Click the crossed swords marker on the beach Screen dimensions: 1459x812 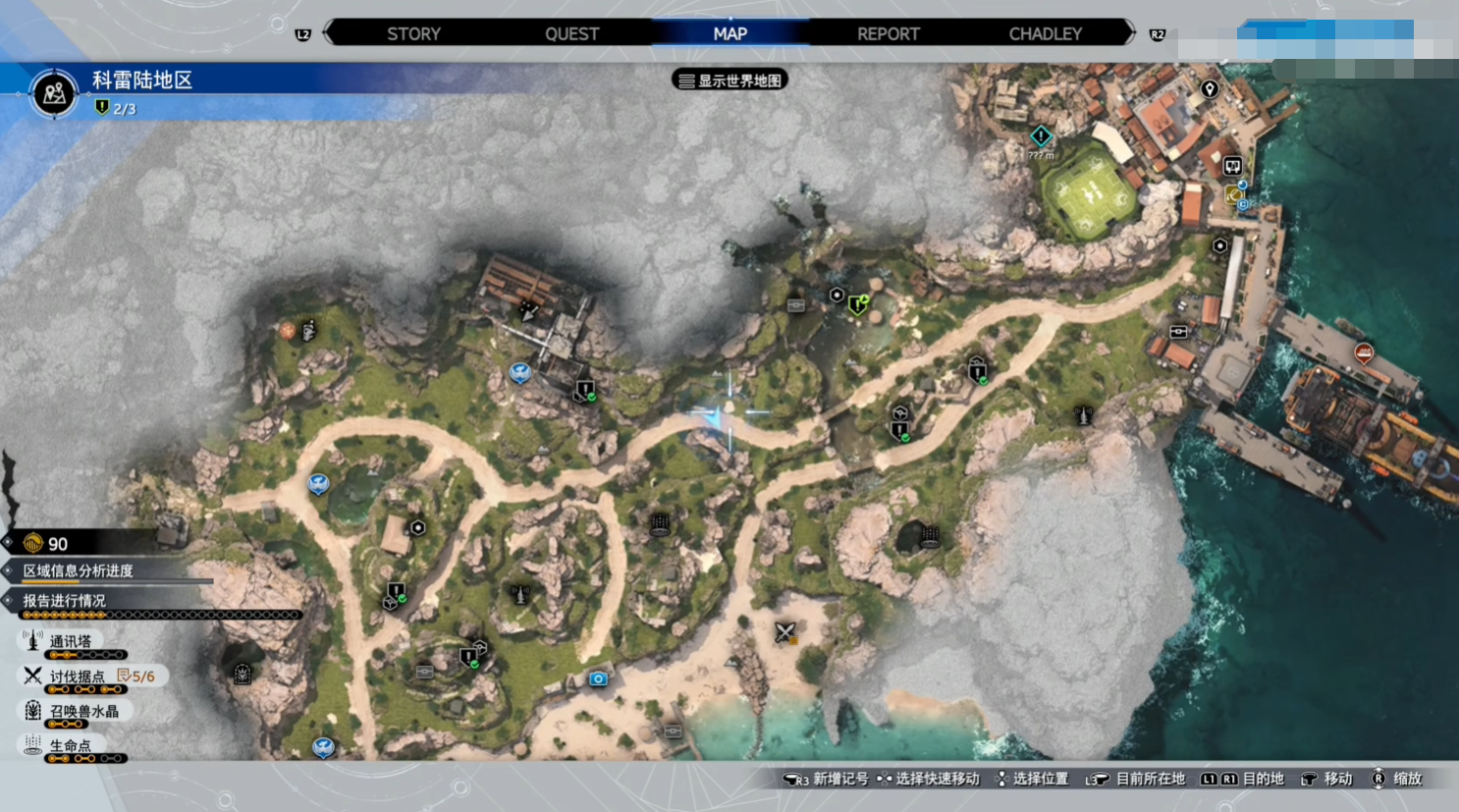784,632
